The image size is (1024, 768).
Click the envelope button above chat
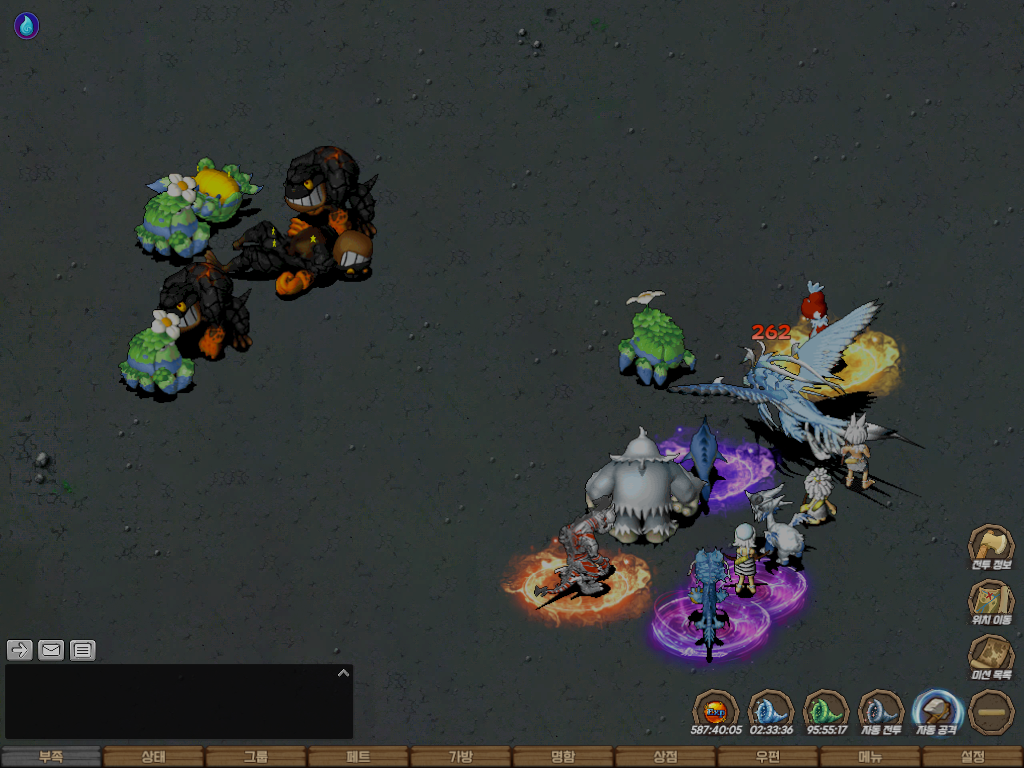tap(51, 650)
